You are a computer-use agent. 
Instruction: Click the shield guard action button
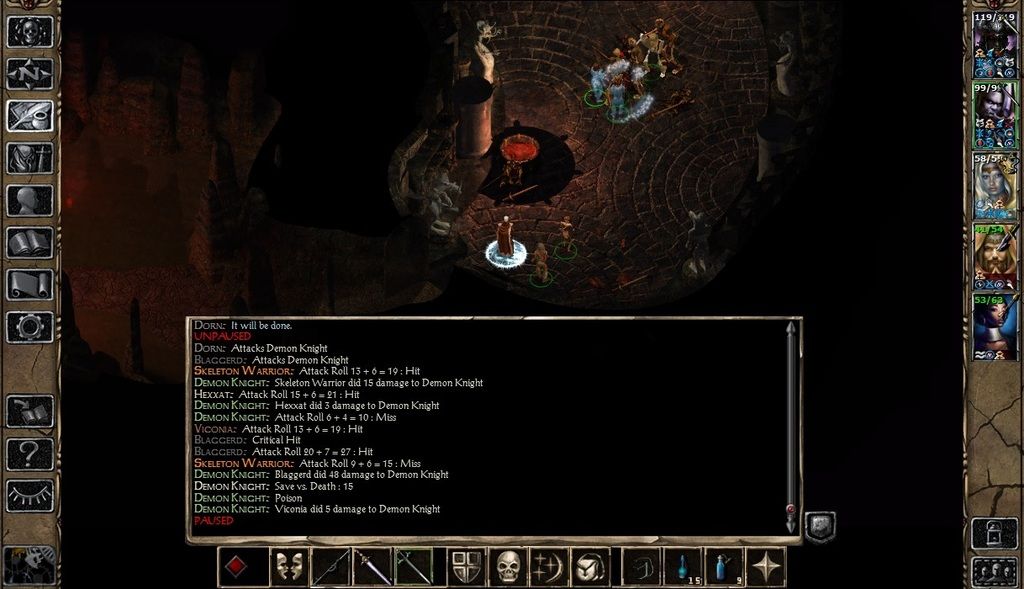click(467, 567)
